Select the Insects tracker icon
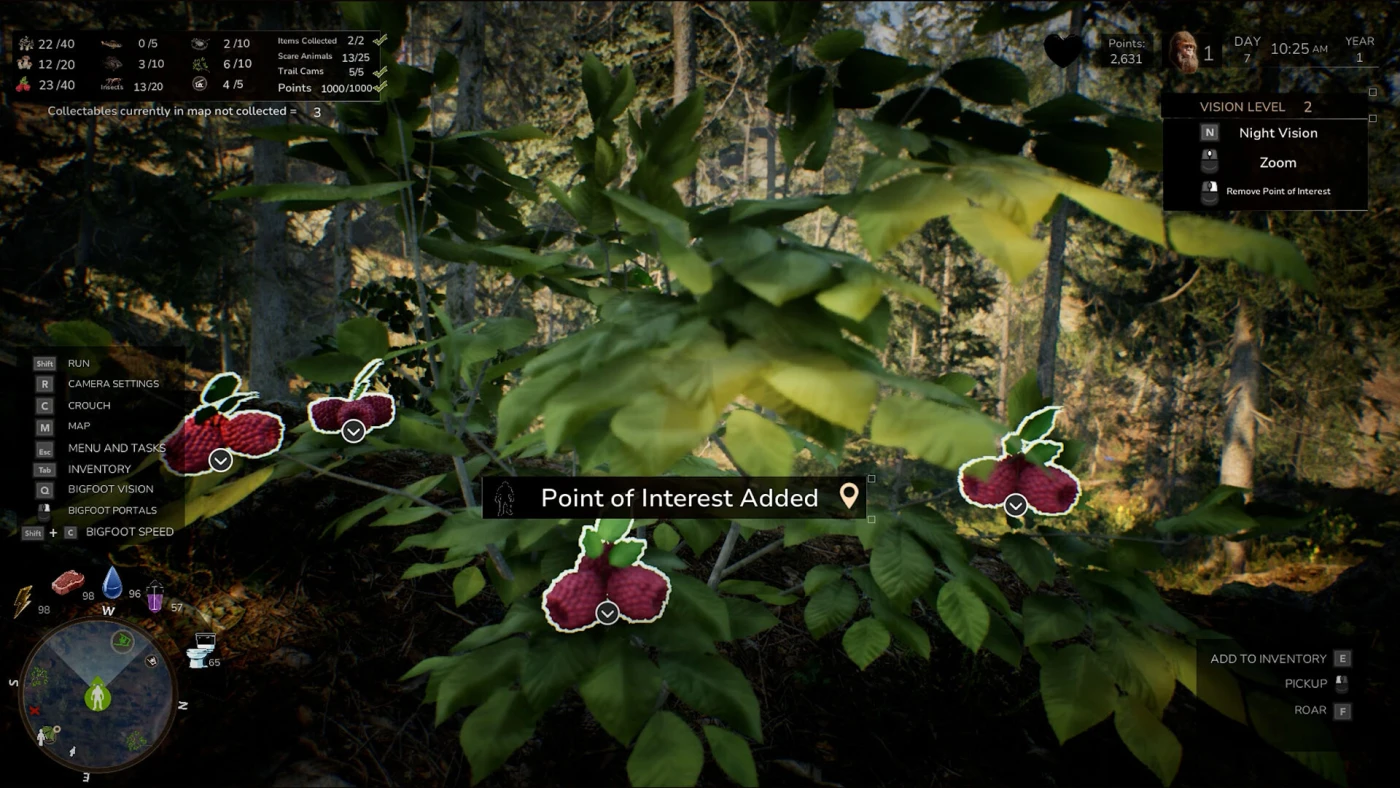 pos(113,86)
